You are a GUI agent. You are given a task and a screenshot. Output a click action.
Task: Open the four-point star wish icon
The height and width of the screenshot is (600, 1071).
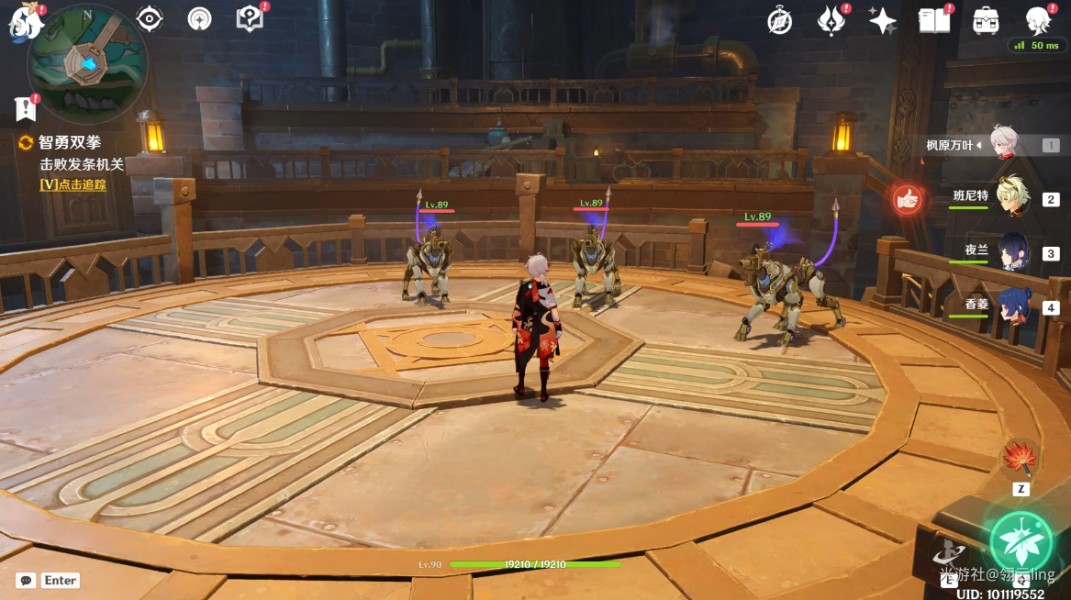pos(882,20)
